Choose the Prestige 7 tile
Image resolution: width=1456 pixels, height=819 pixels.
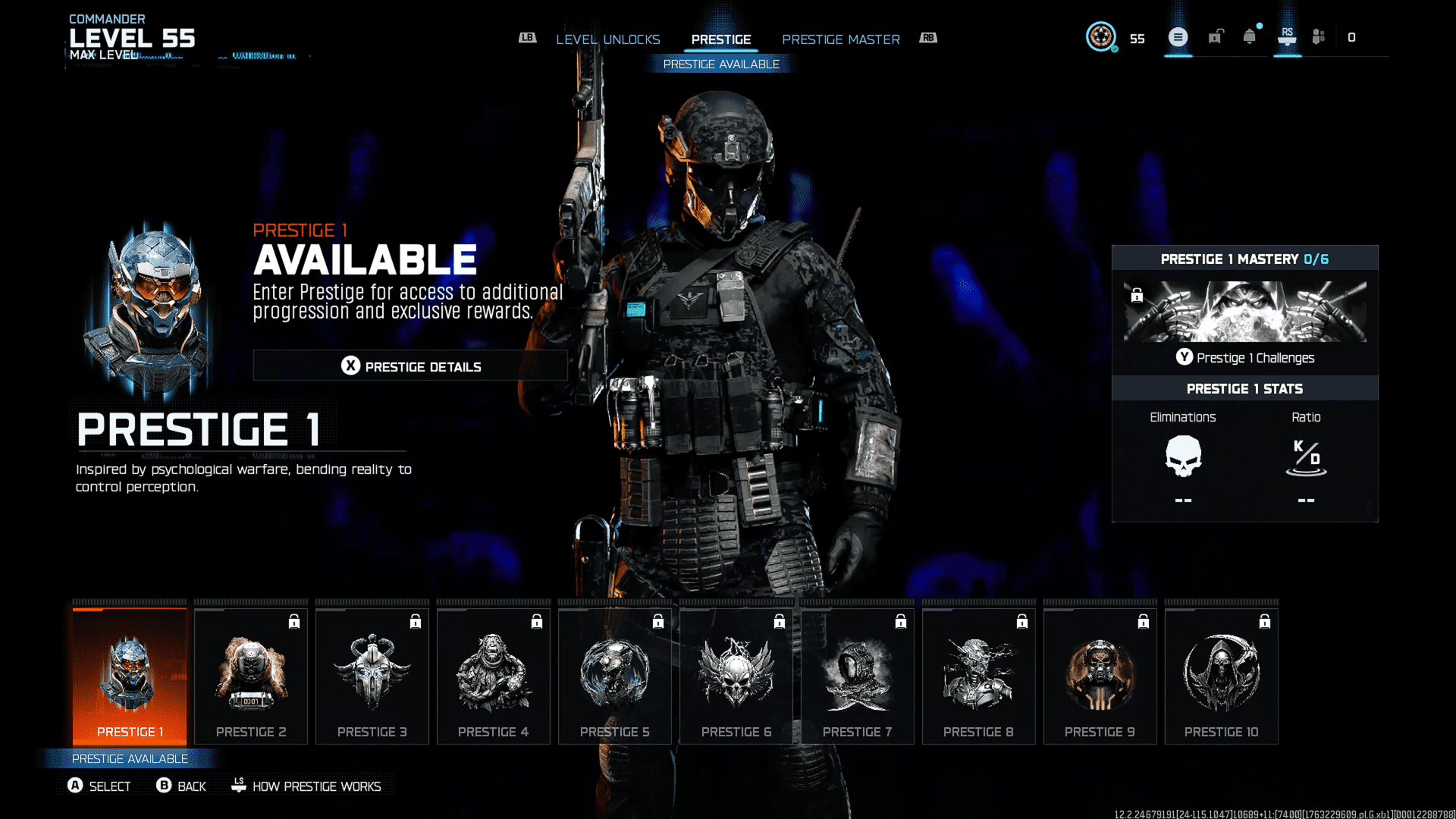point(858,676)
